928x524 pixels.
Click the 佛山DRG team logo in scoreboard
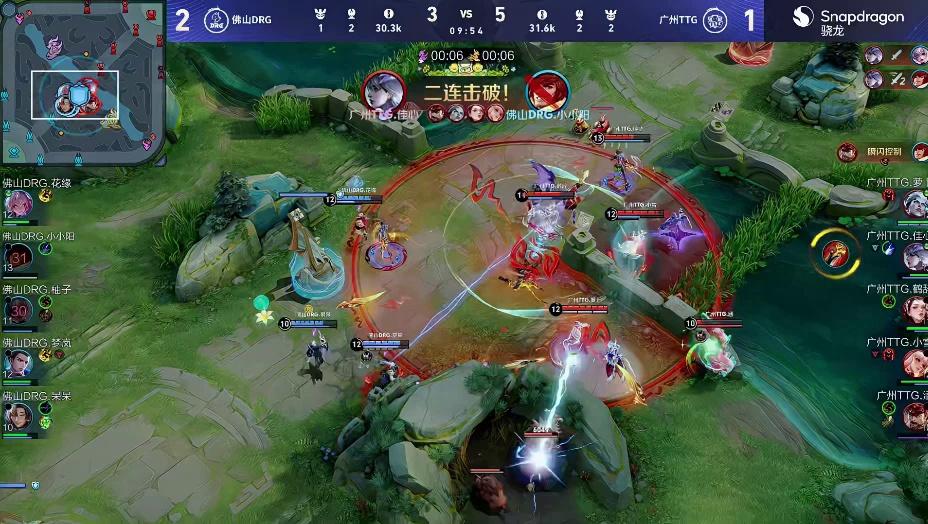216,20
